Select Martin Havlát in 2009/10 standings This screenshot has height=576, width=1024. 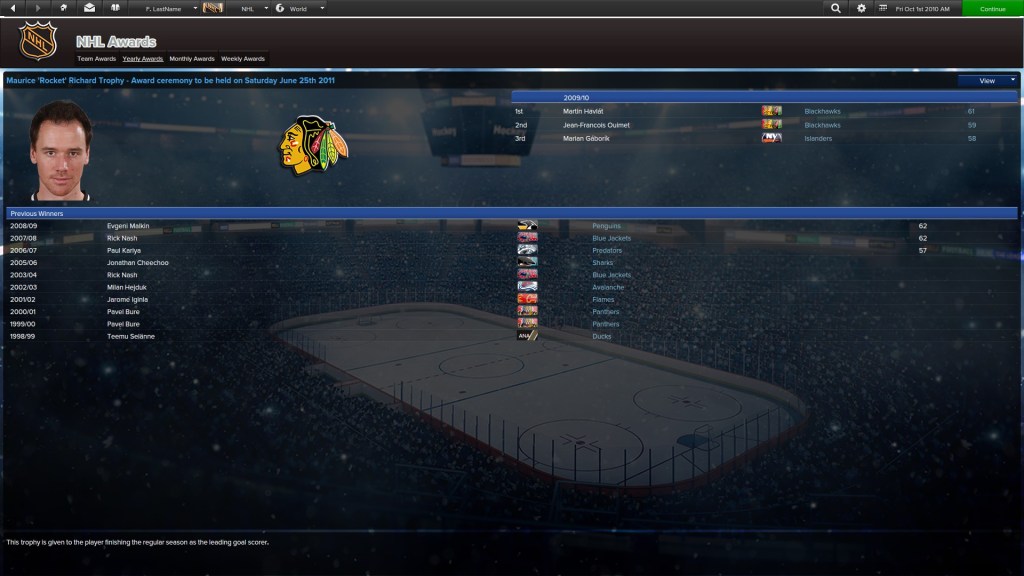585,111
